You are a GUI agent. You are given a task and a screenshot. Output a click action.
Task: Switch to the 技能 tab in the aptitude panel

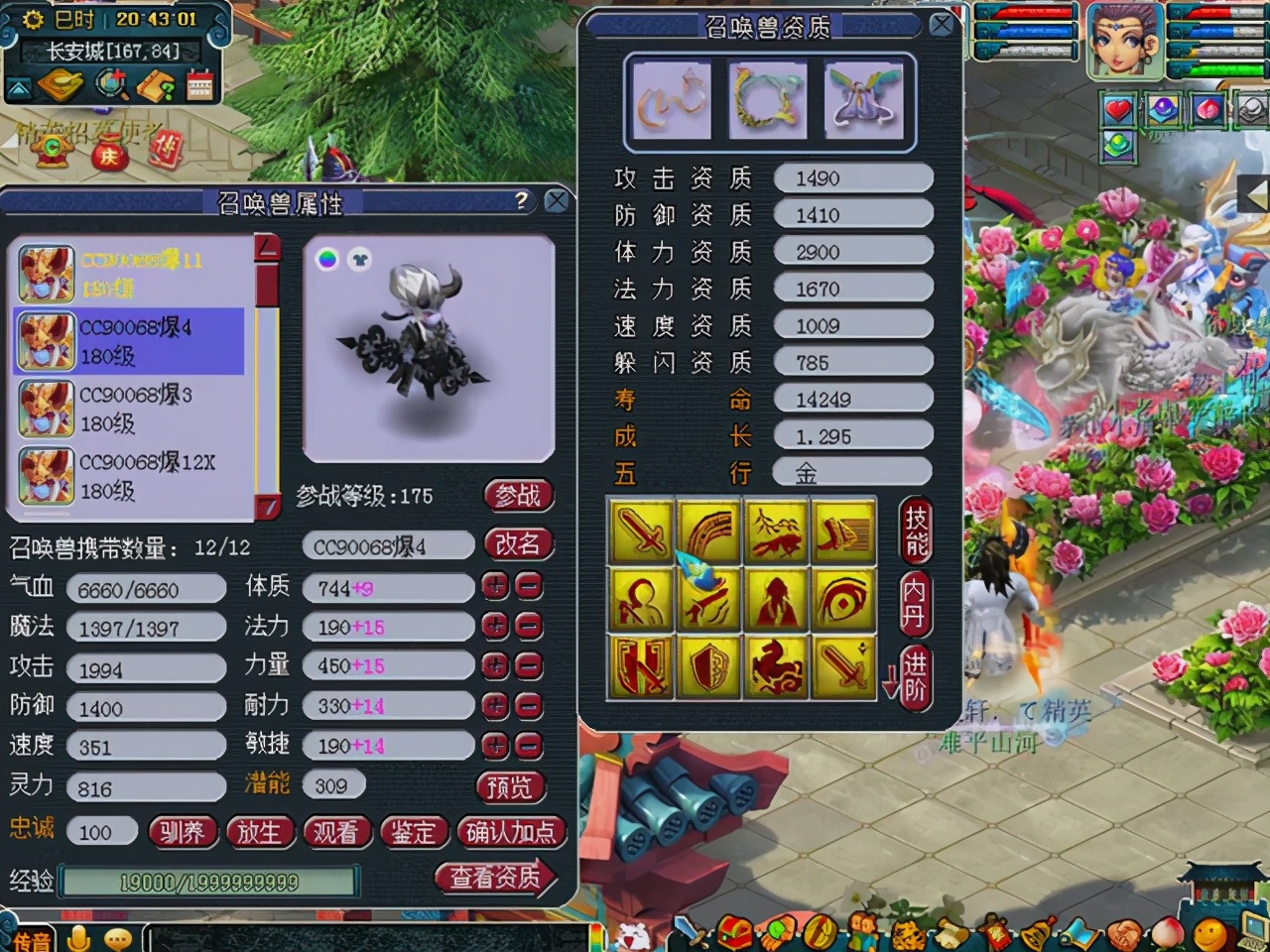(914, 531)
